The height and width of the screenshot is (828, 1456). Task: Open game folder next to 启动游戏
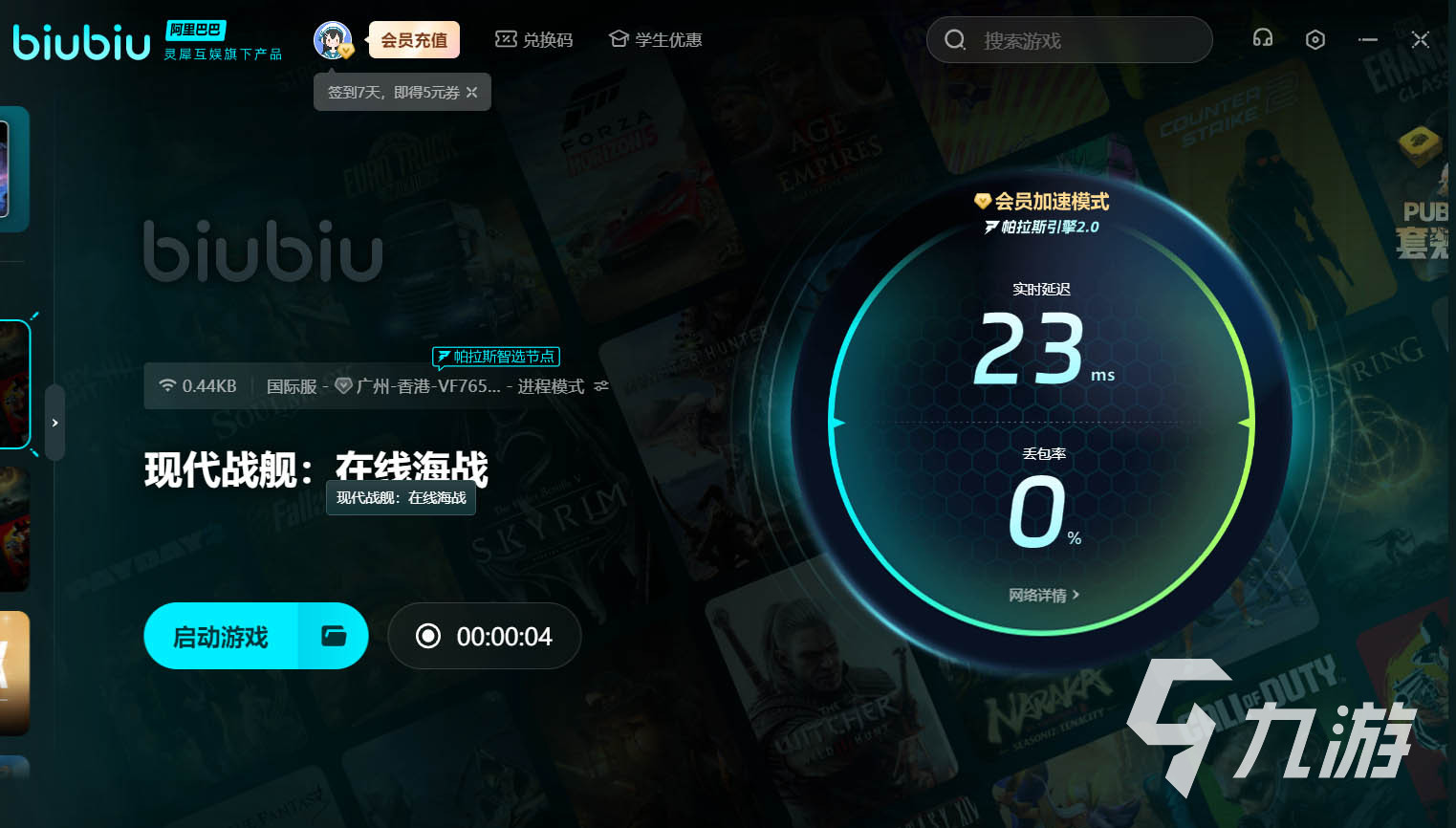333,635
